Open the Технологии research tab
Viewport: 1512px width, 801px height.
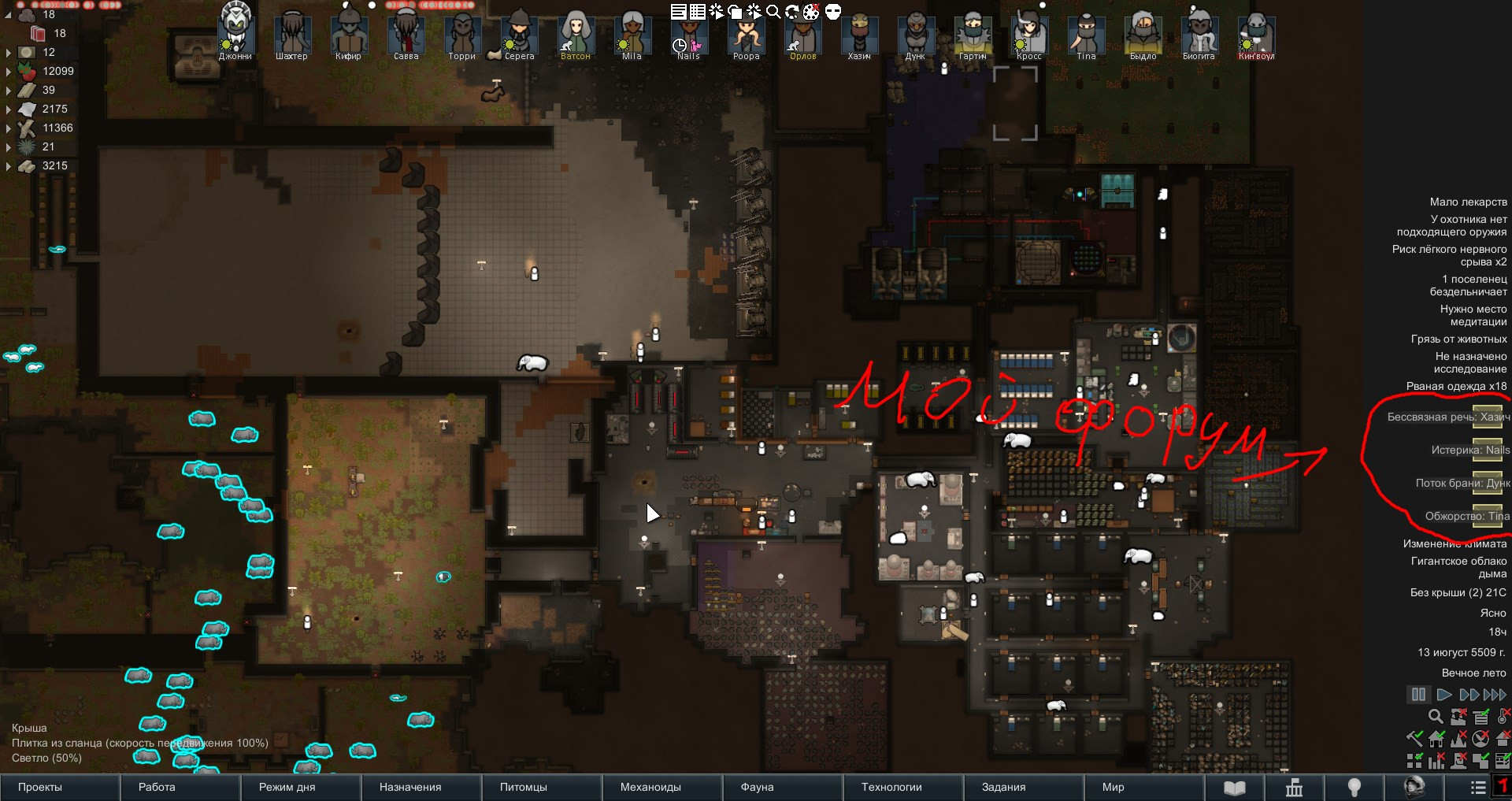click(x=891, y=787)
